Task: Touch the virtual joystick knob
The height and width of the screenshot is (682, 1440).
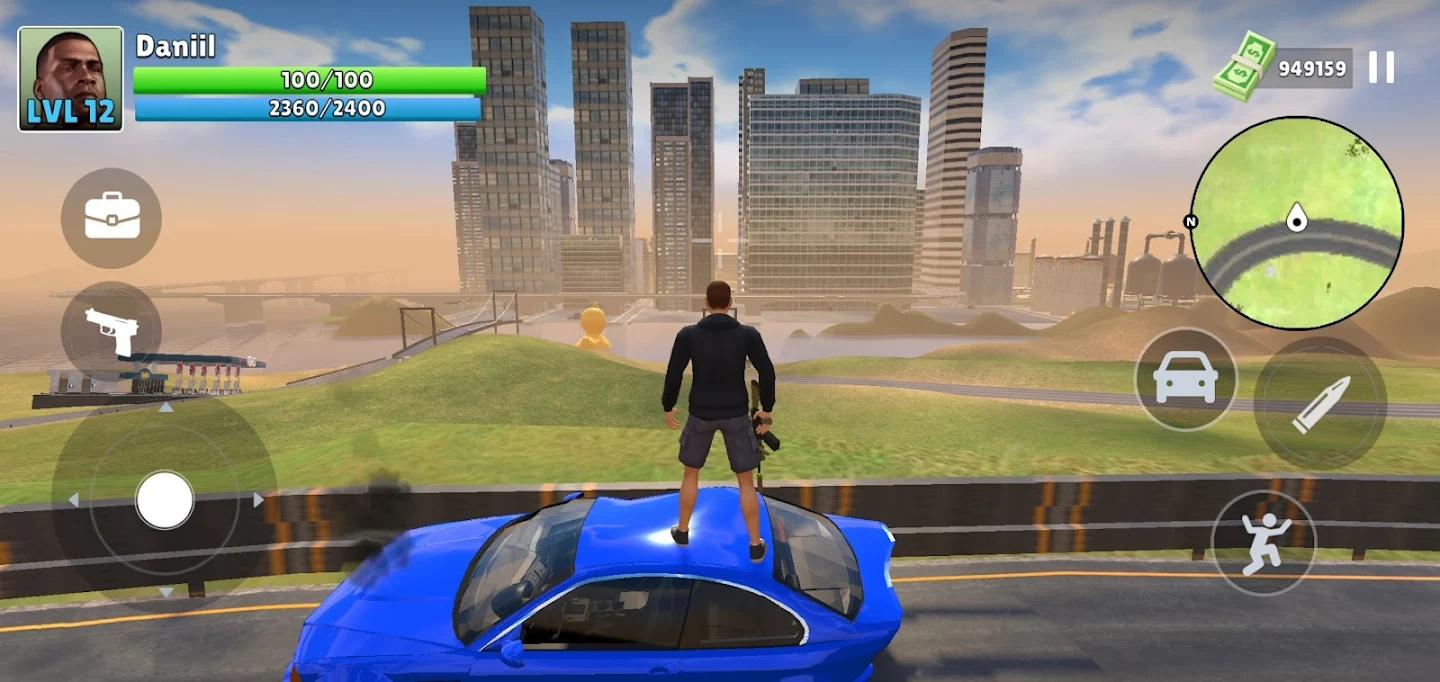Action: coord(165,500)
